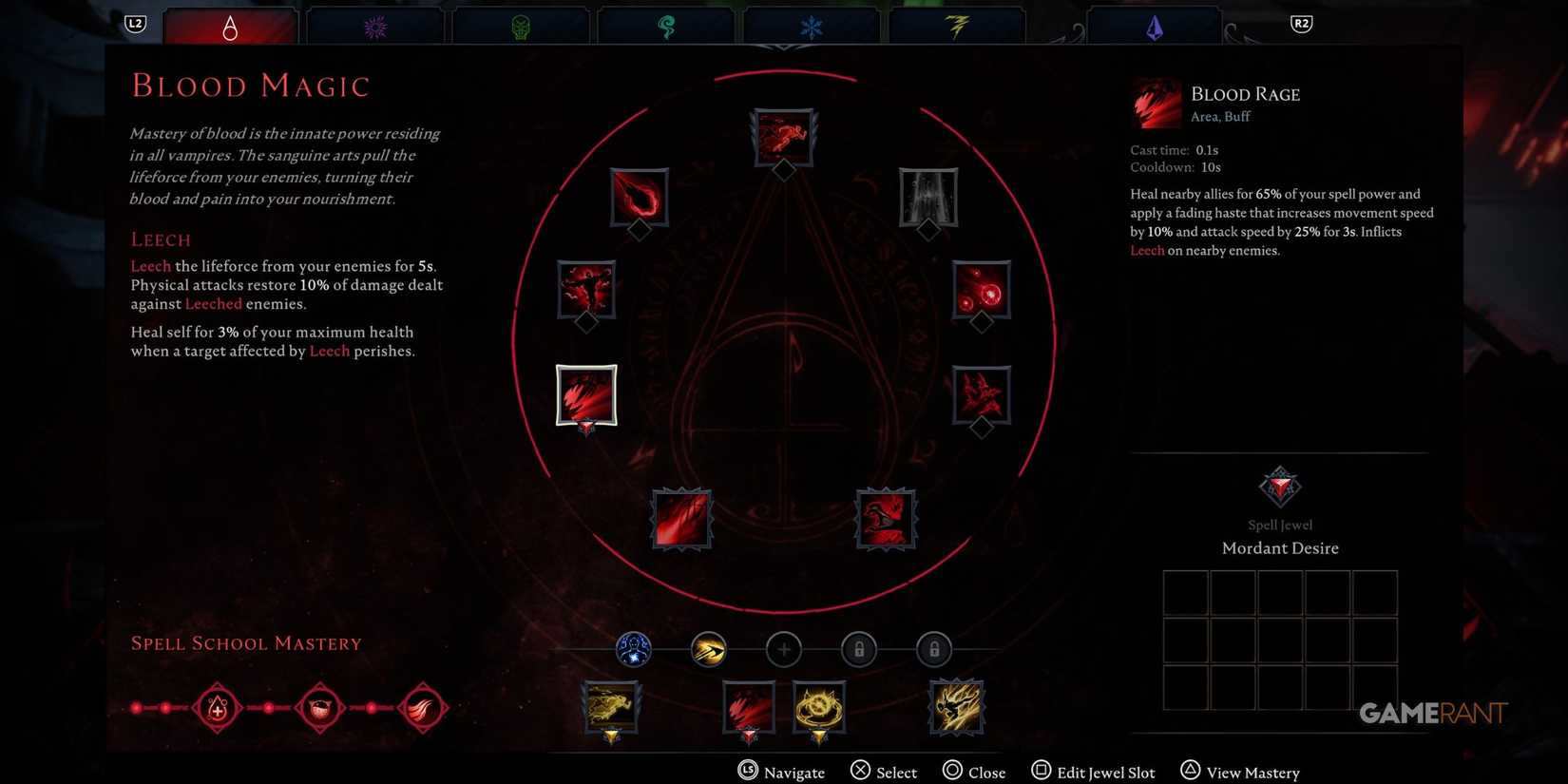
Task: Click the plus unlock node on progression track
Action: tap(783, 649)
